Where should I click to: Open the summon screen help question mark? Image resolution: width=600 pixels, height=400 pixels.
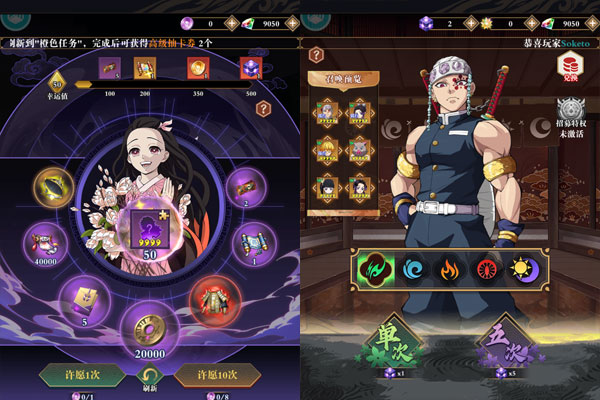click(316, 55)
